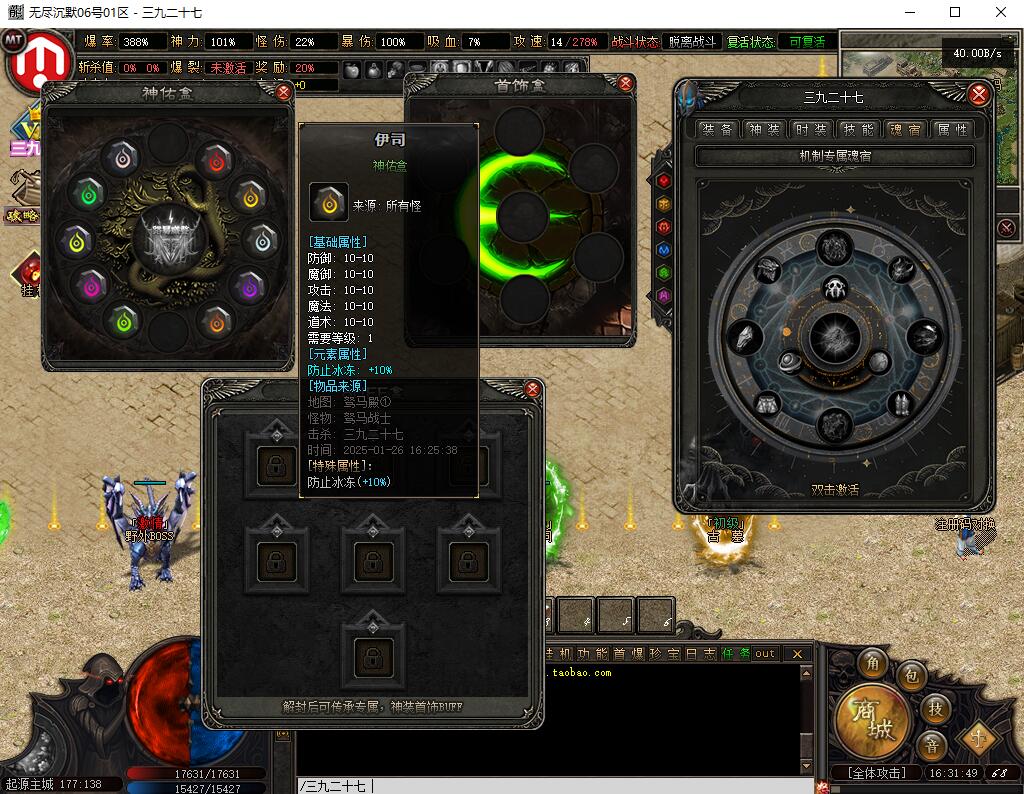This screenshot has width=1024, height=794.
Task: Open the 包 bag round button
Action: pyautogui.click(x=911, y=677)
